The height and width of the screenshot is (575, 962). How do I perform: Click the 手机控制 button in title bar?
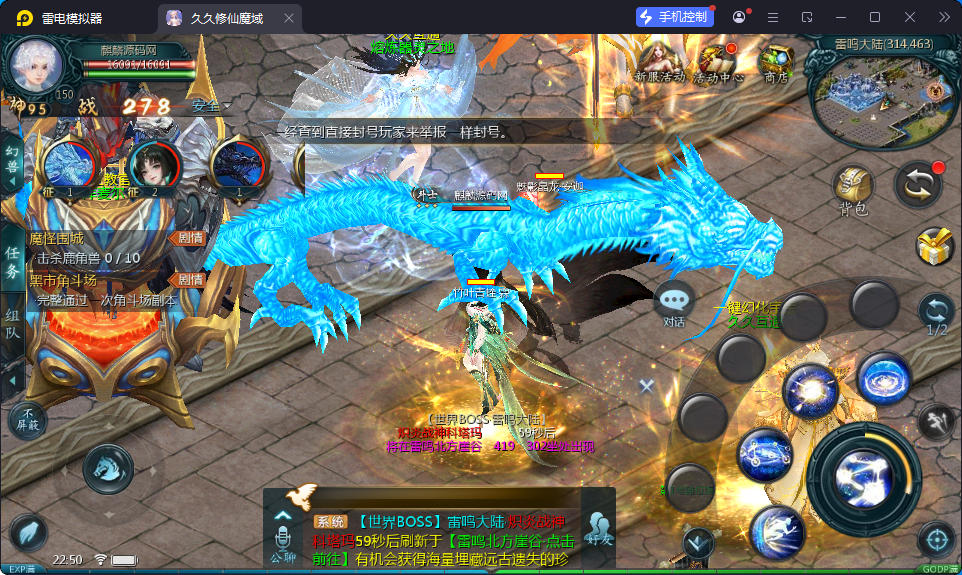(674, 17)
